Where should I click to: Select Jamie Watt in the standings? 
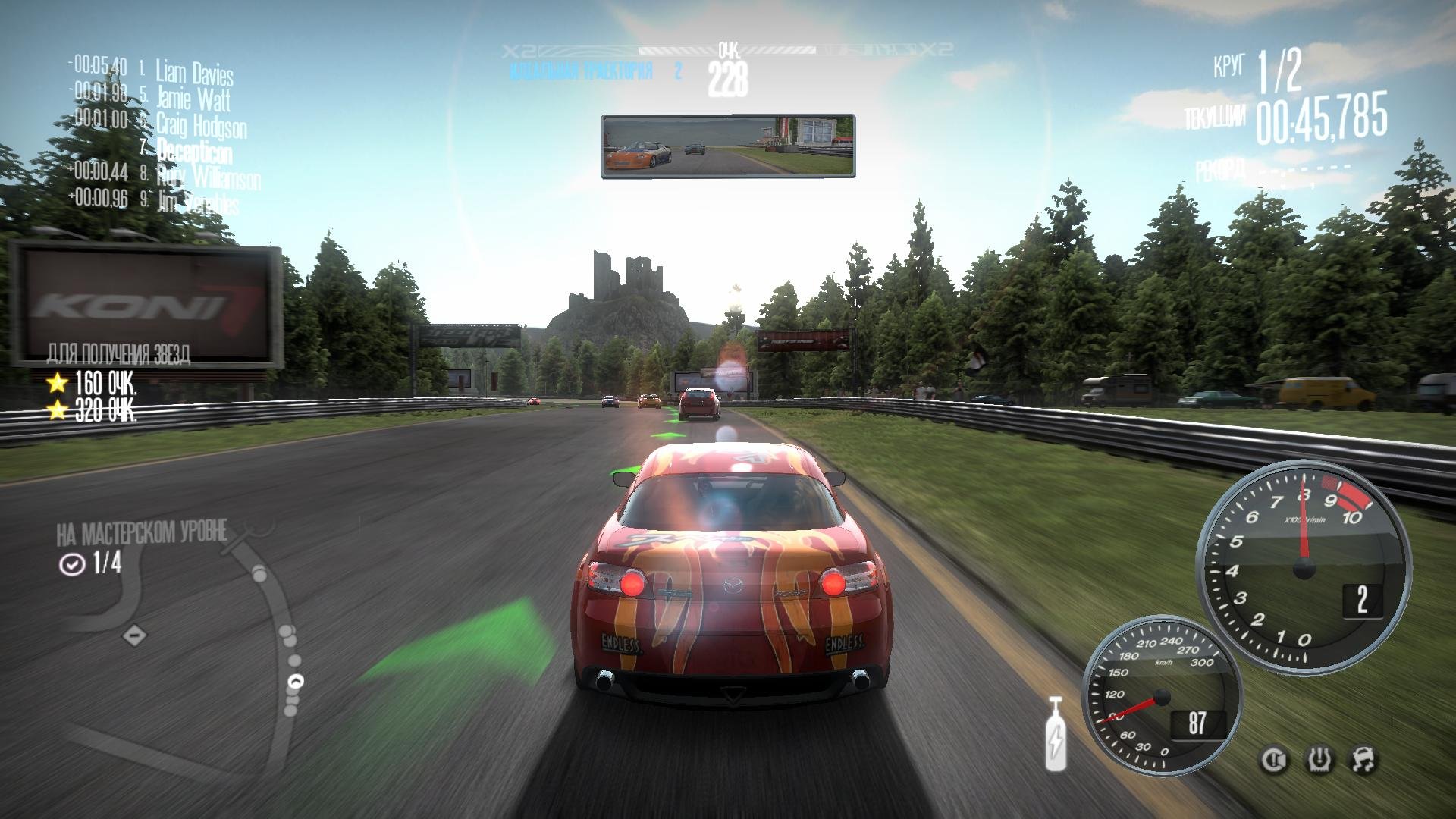coord(193,99)
